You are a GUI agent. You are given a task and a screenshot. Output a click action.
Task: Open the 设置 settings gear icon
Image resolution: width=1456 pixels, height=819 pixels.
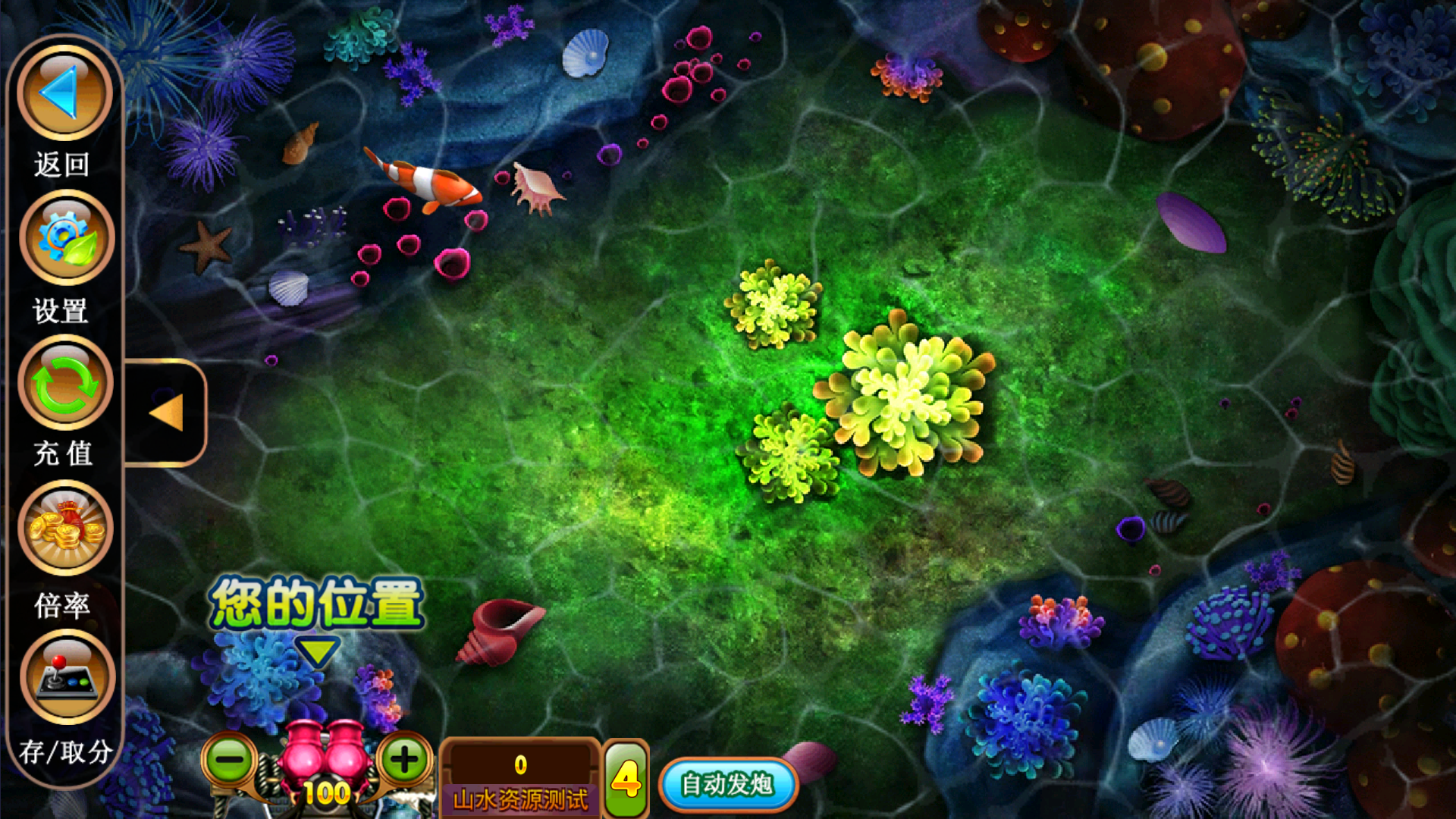tap(66, 237)
